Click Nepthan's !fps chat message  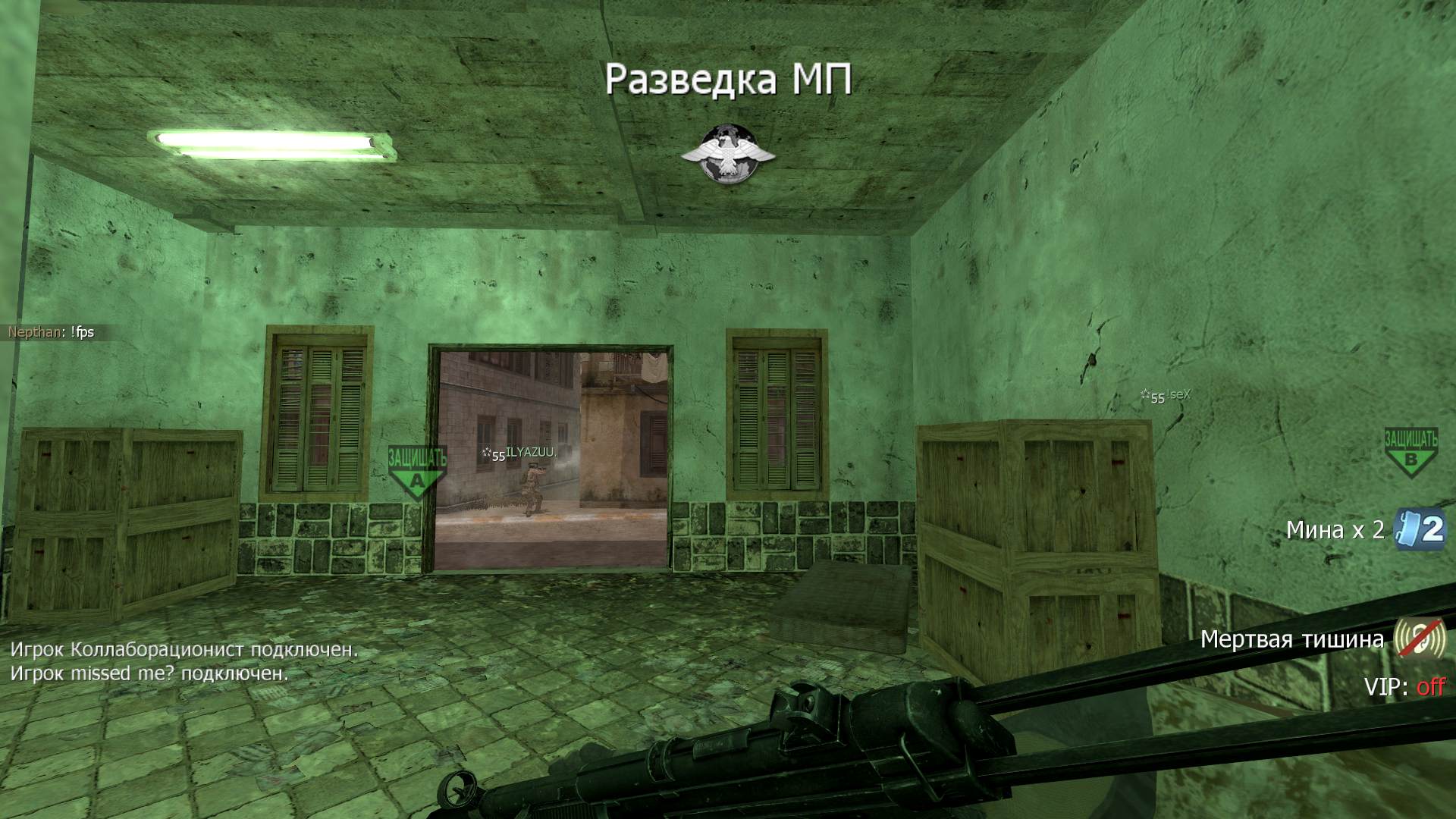[x=52, y=332]
